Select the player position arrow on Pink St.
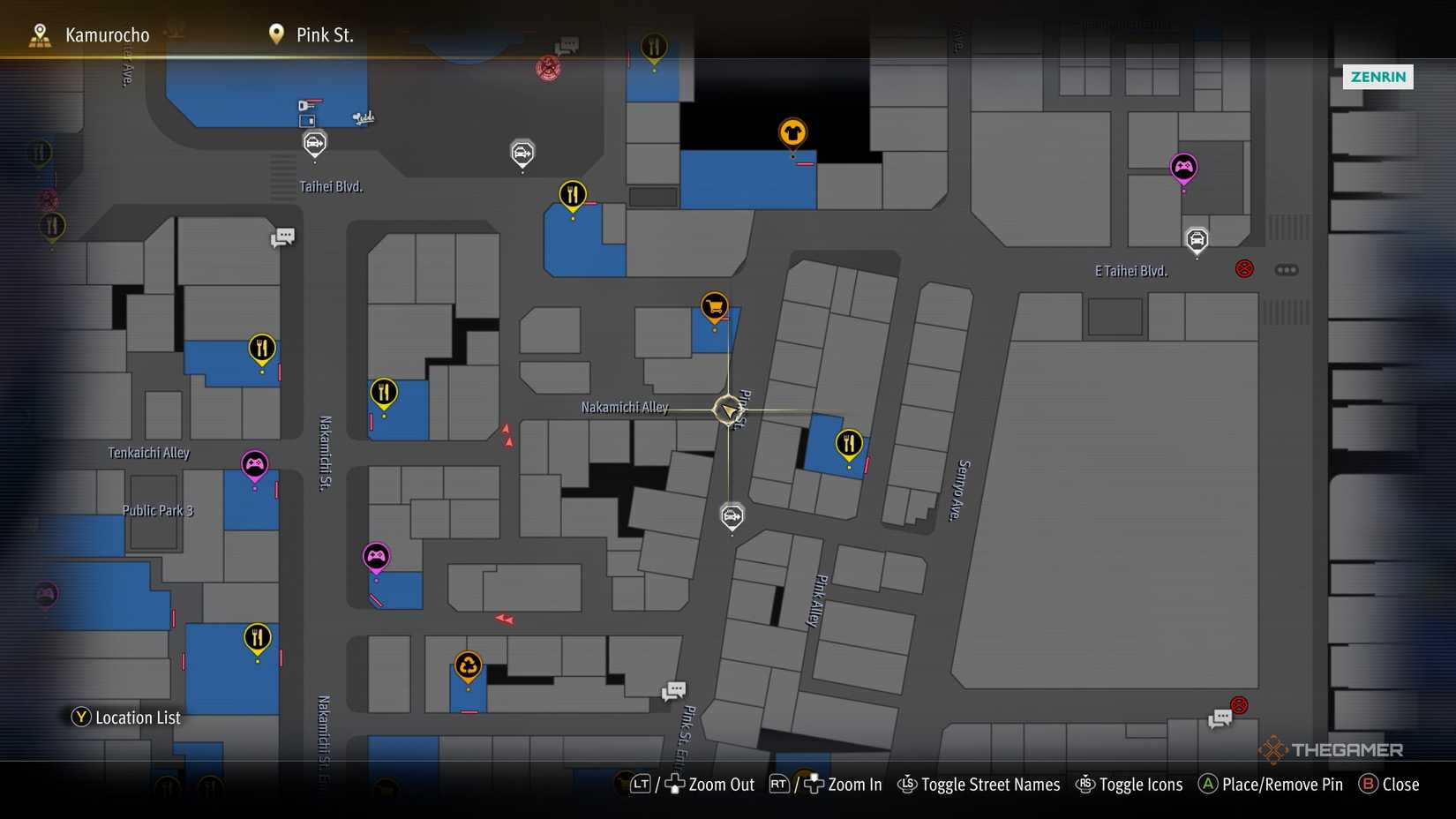 726,409
